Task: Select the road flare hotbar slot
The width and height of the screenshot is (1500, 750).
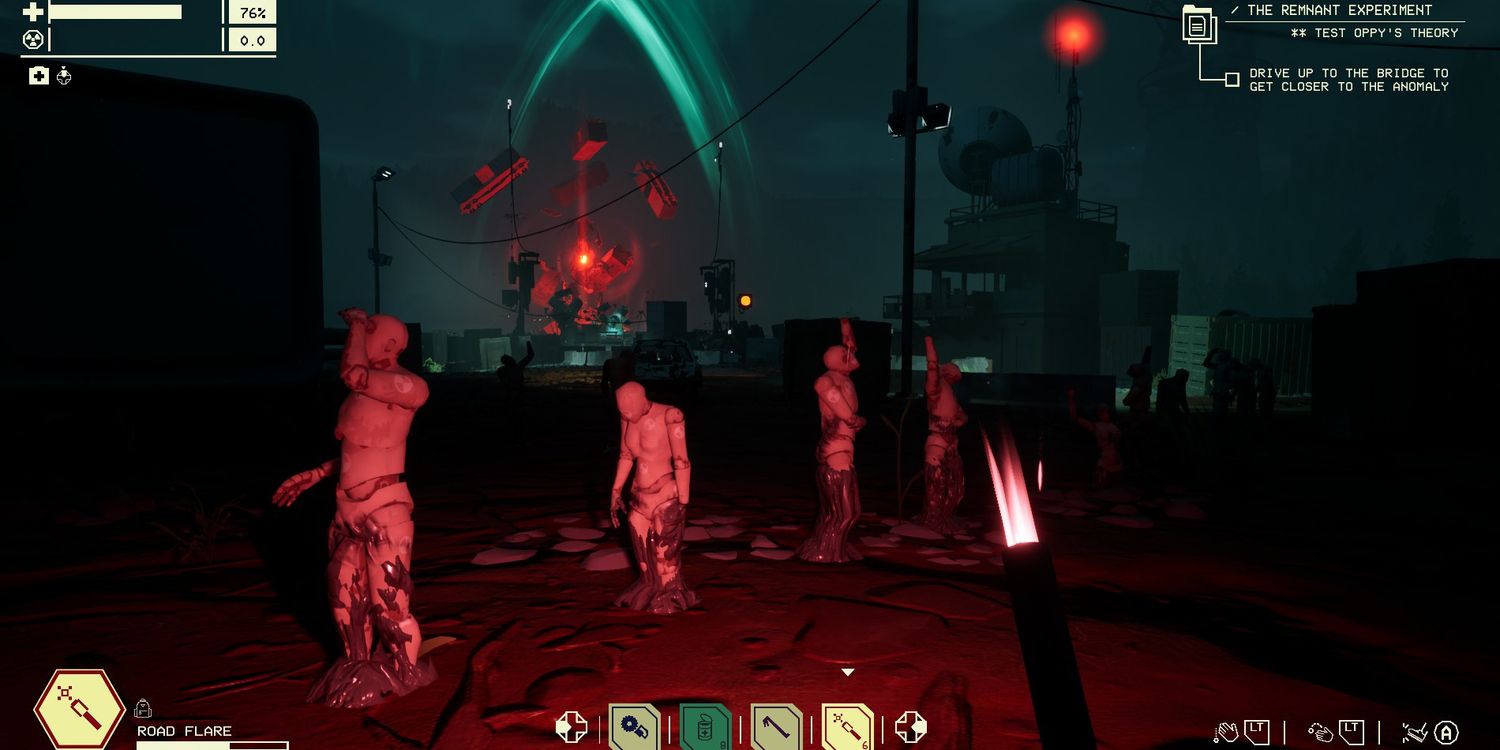Action: pyautogui.click(x=847, y=727)
